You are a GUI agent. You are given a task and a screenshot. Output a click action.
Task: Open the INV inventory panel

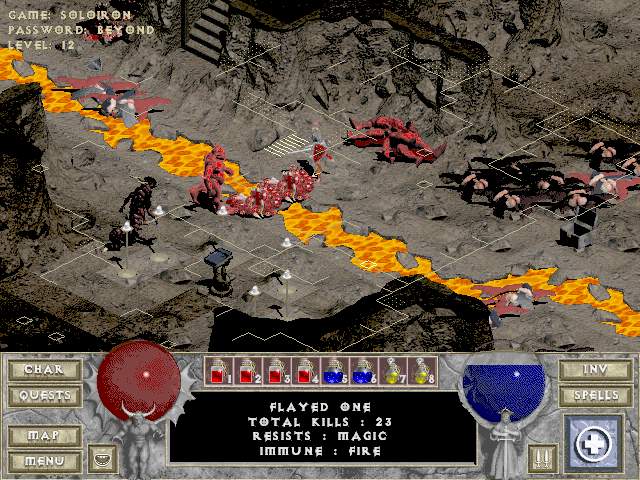[596, 369]
